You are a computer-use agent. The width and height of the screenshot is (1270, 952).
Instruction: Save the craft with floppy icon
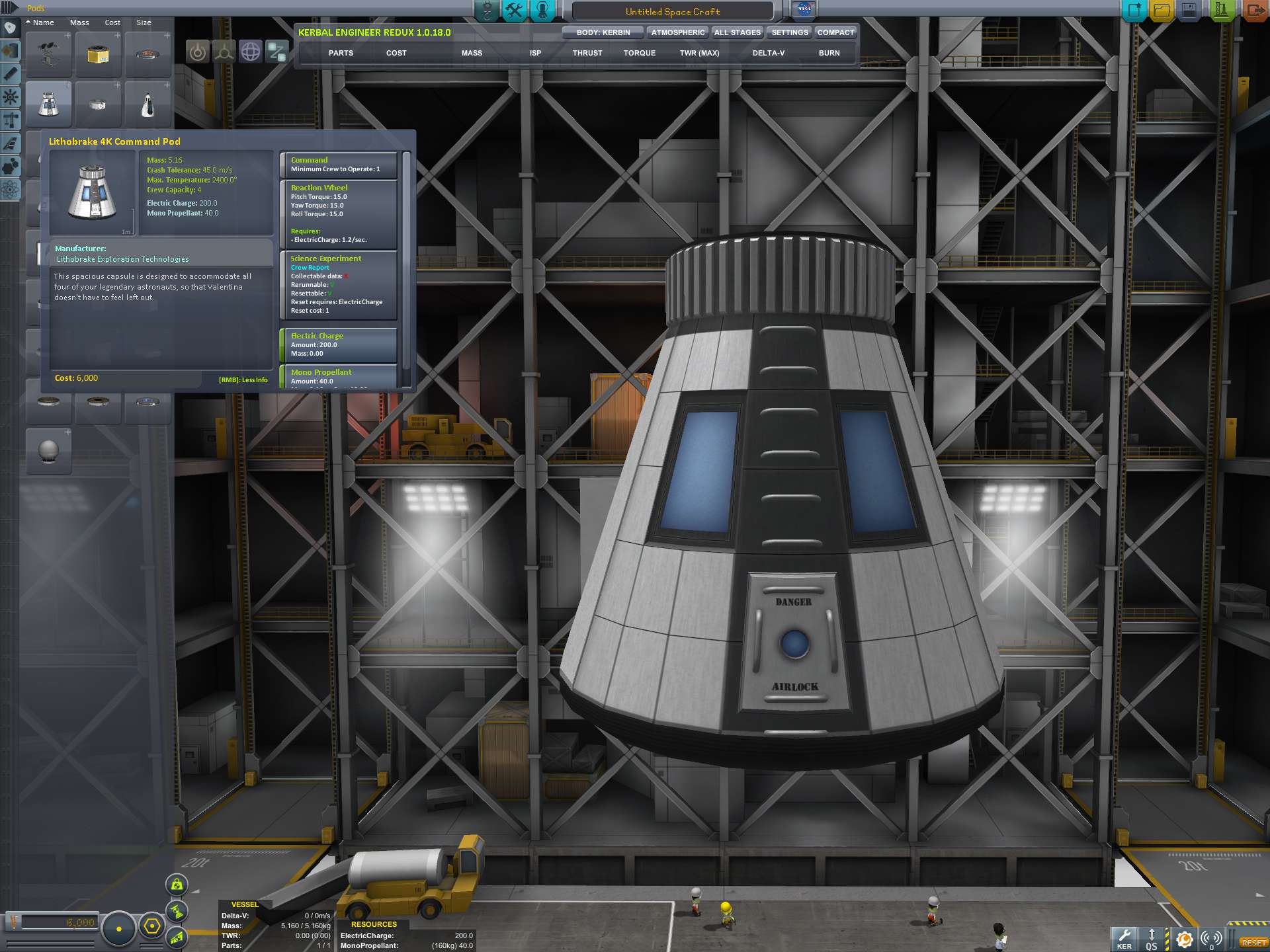click(x=1189, y=11)
